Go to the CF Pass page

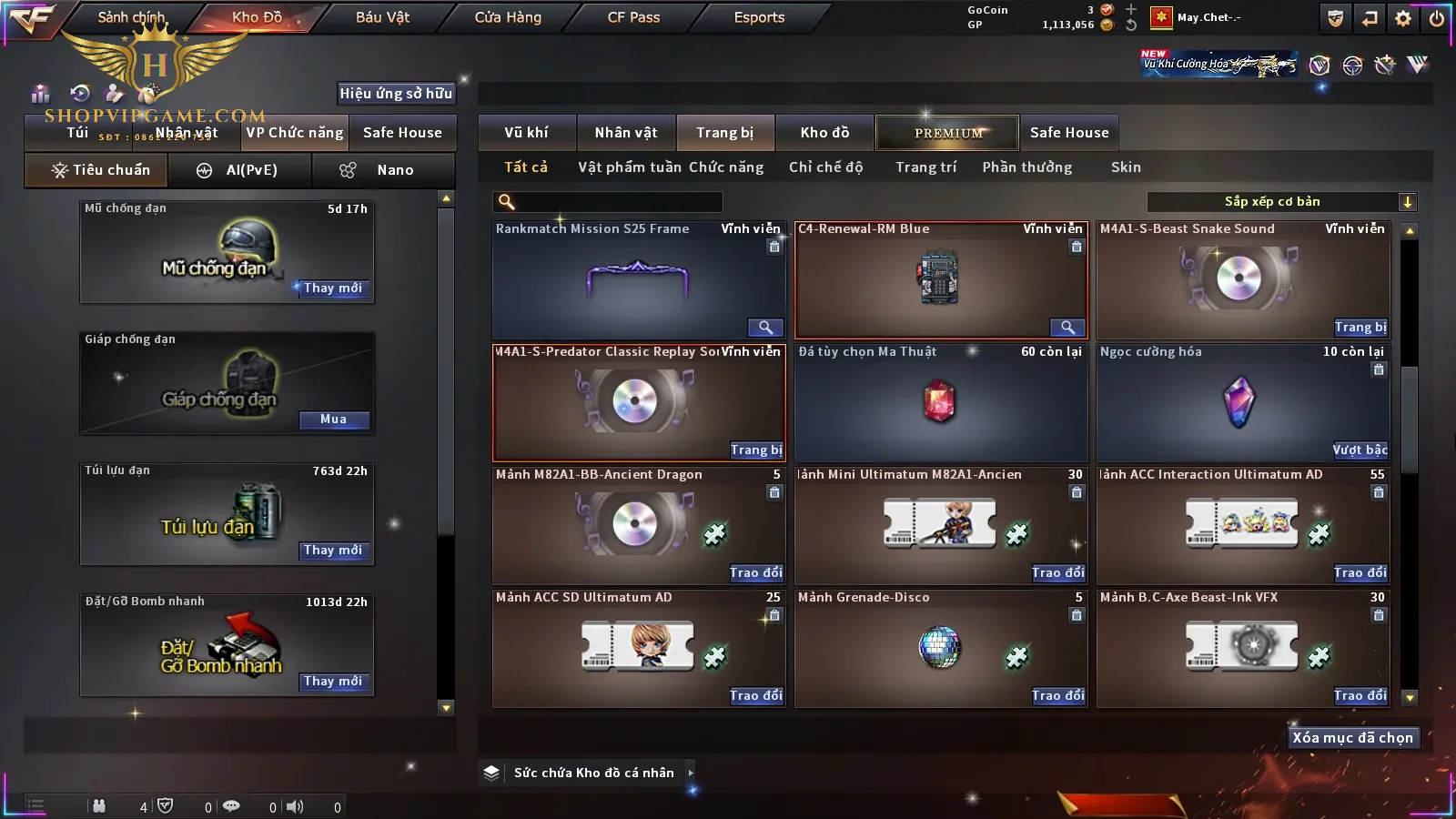(633, 17)
